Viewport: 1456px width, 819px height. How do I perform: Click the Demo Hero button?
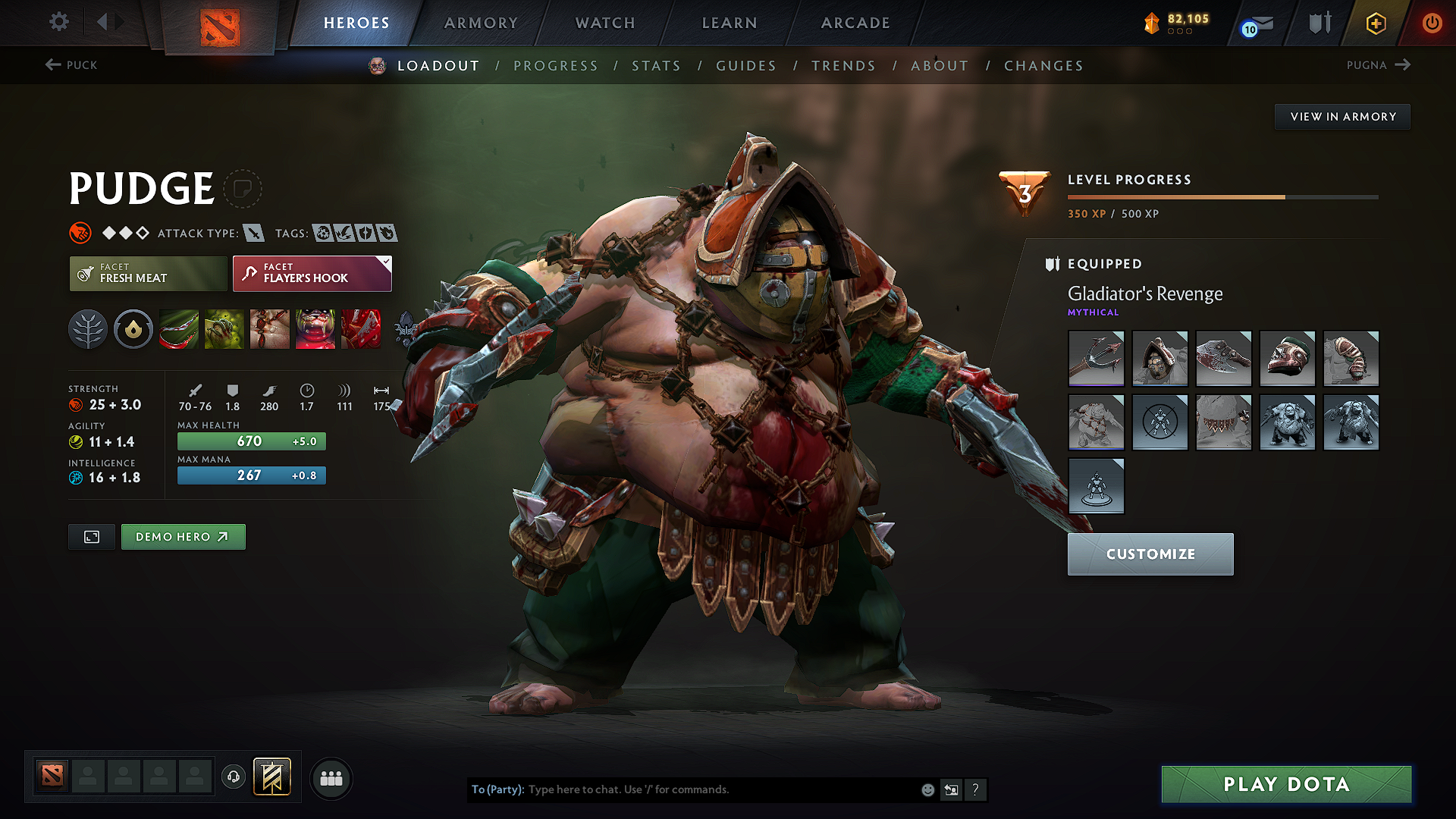[x=183, y=536]
